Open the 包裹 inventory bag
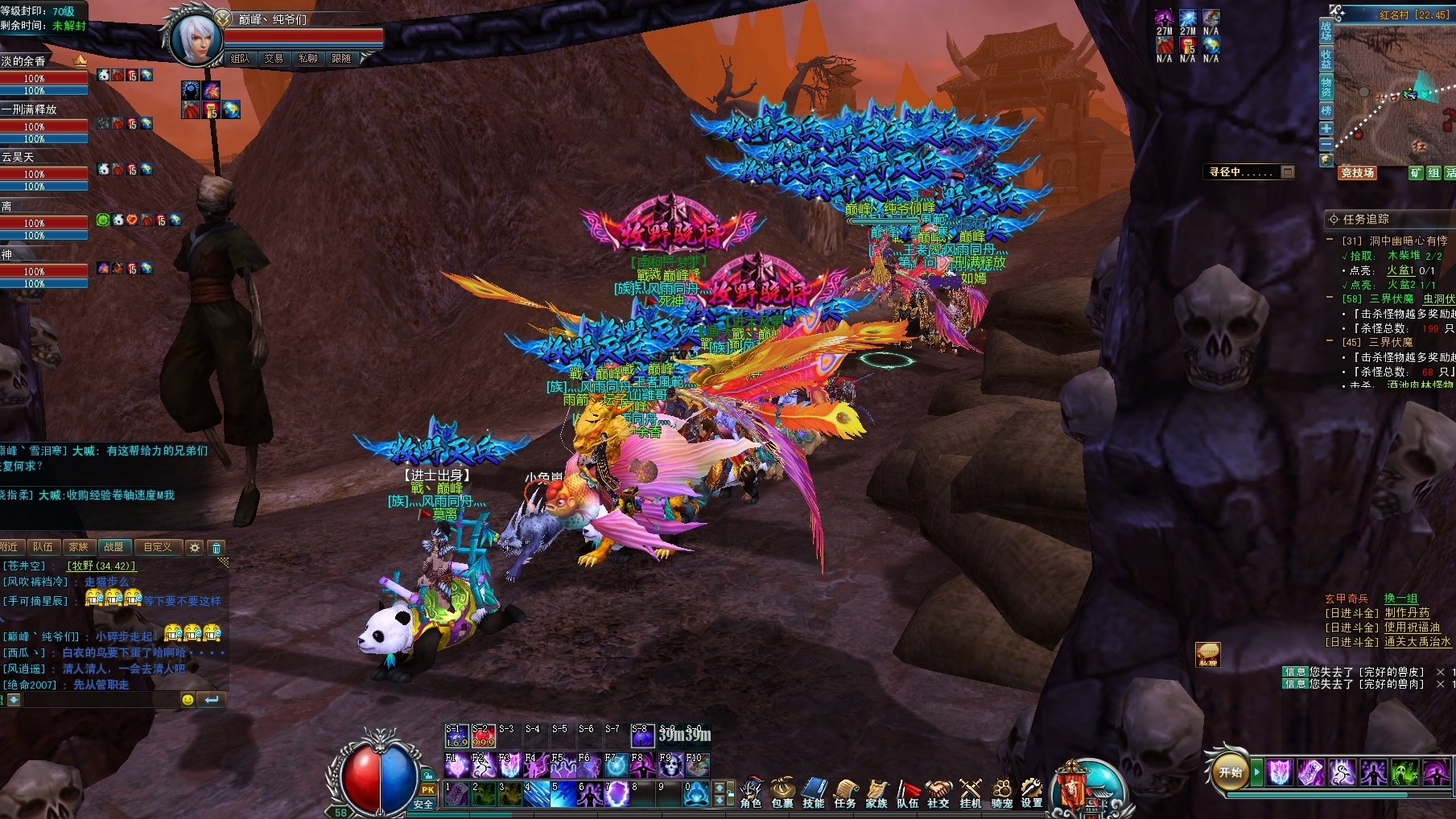 point(782,792)
